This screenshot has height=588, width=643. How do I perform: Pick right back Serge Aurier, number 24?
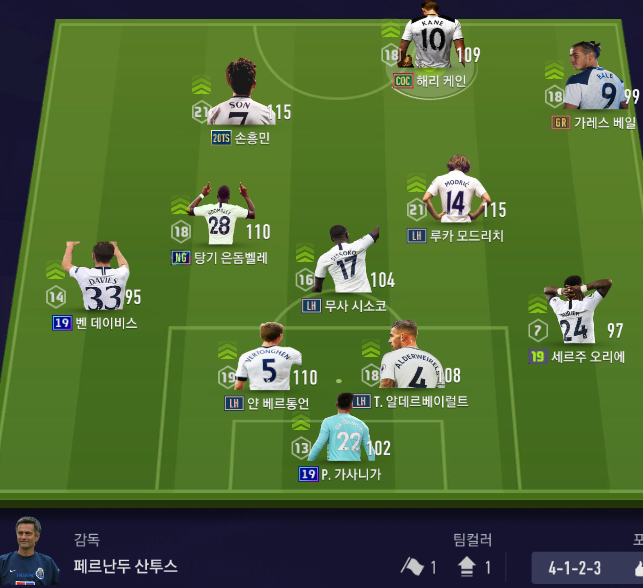point(575,314)
